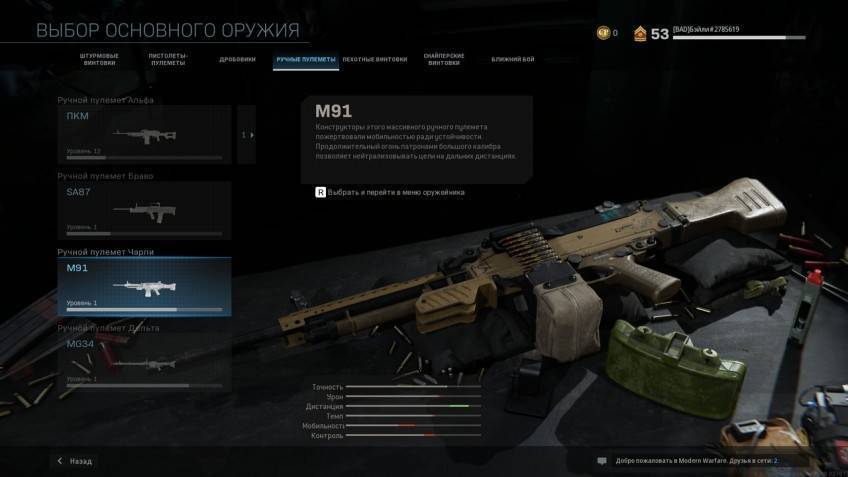Select the M91 weapon tile
Image resolution: width=848 pixels, height=477 pixels.
point(145,286)
